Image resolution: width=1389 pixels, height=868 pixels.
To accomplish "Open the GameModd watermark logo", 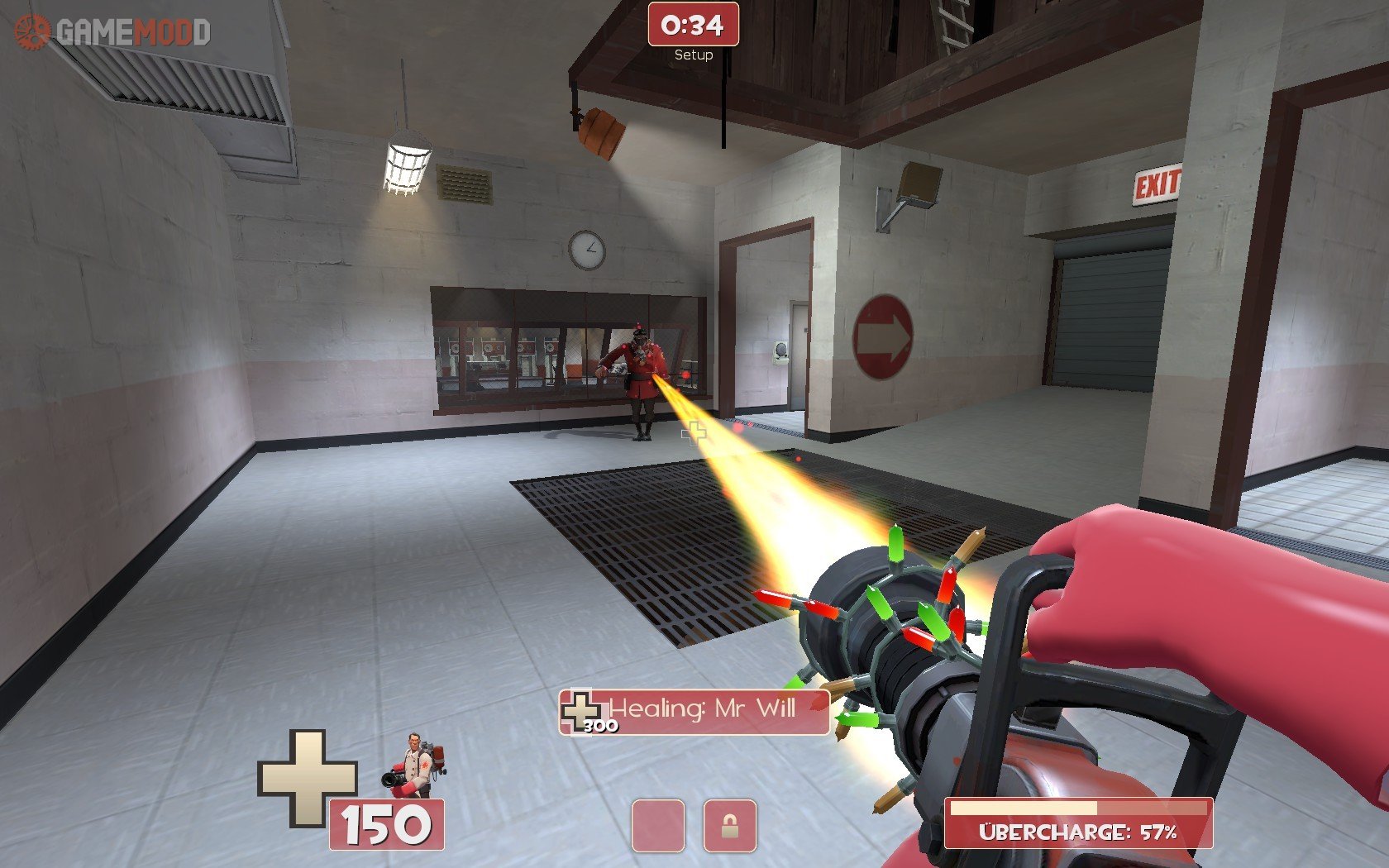I will pos(113,32).
